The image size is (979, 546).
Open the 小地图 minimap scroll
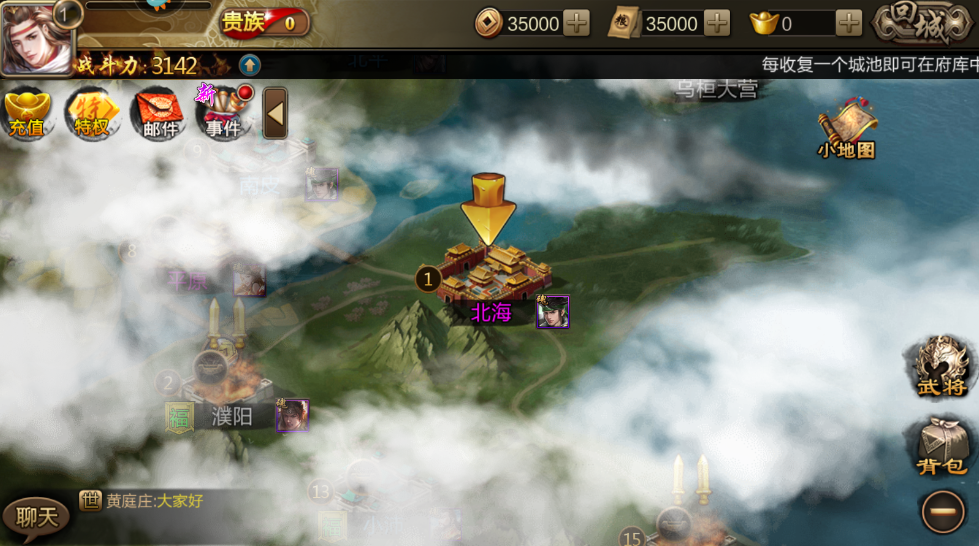coord(846,132)
